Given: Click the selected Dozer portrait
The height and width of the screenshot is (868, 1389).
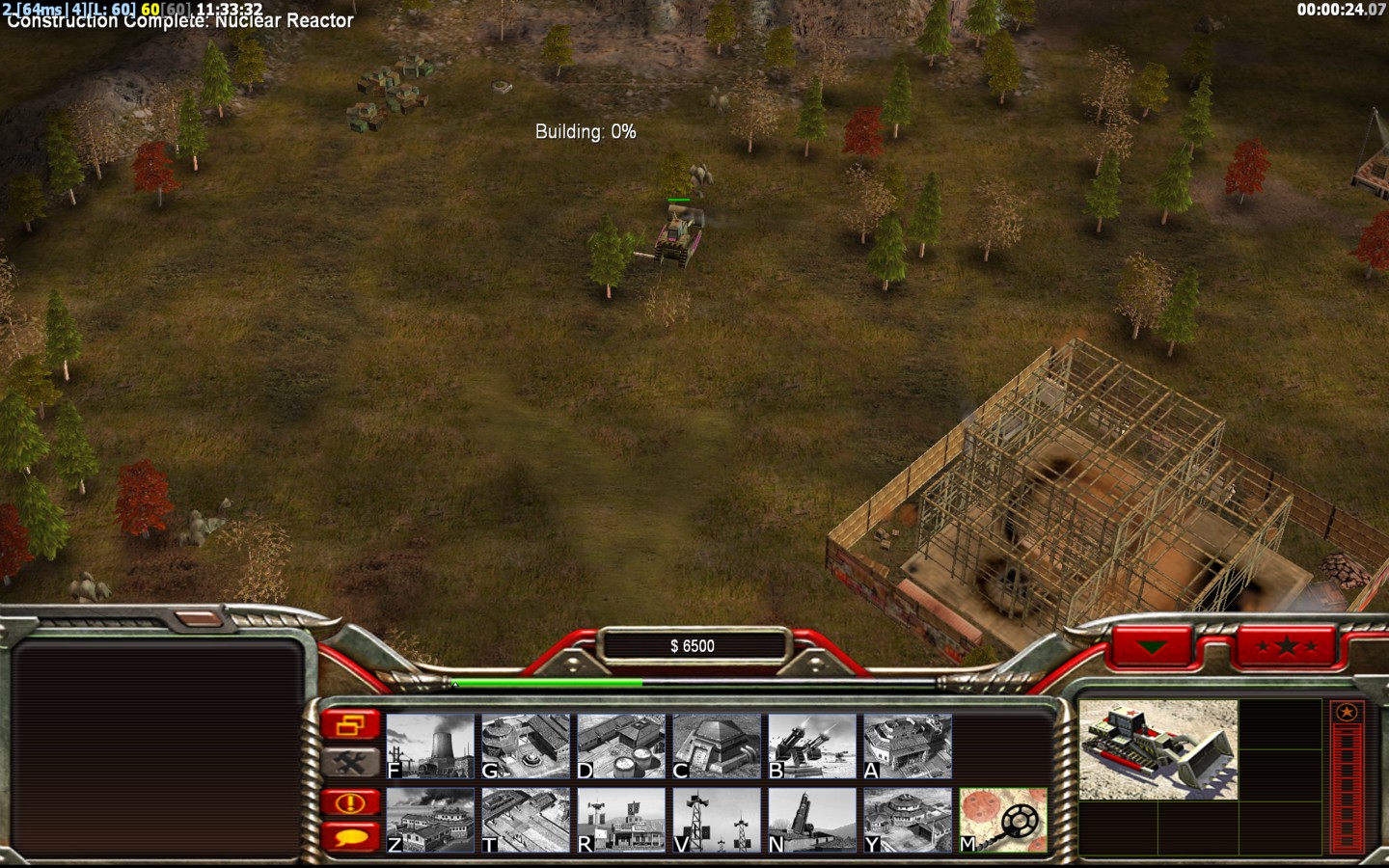Looking at the screenshot, I should [1157, 749].
